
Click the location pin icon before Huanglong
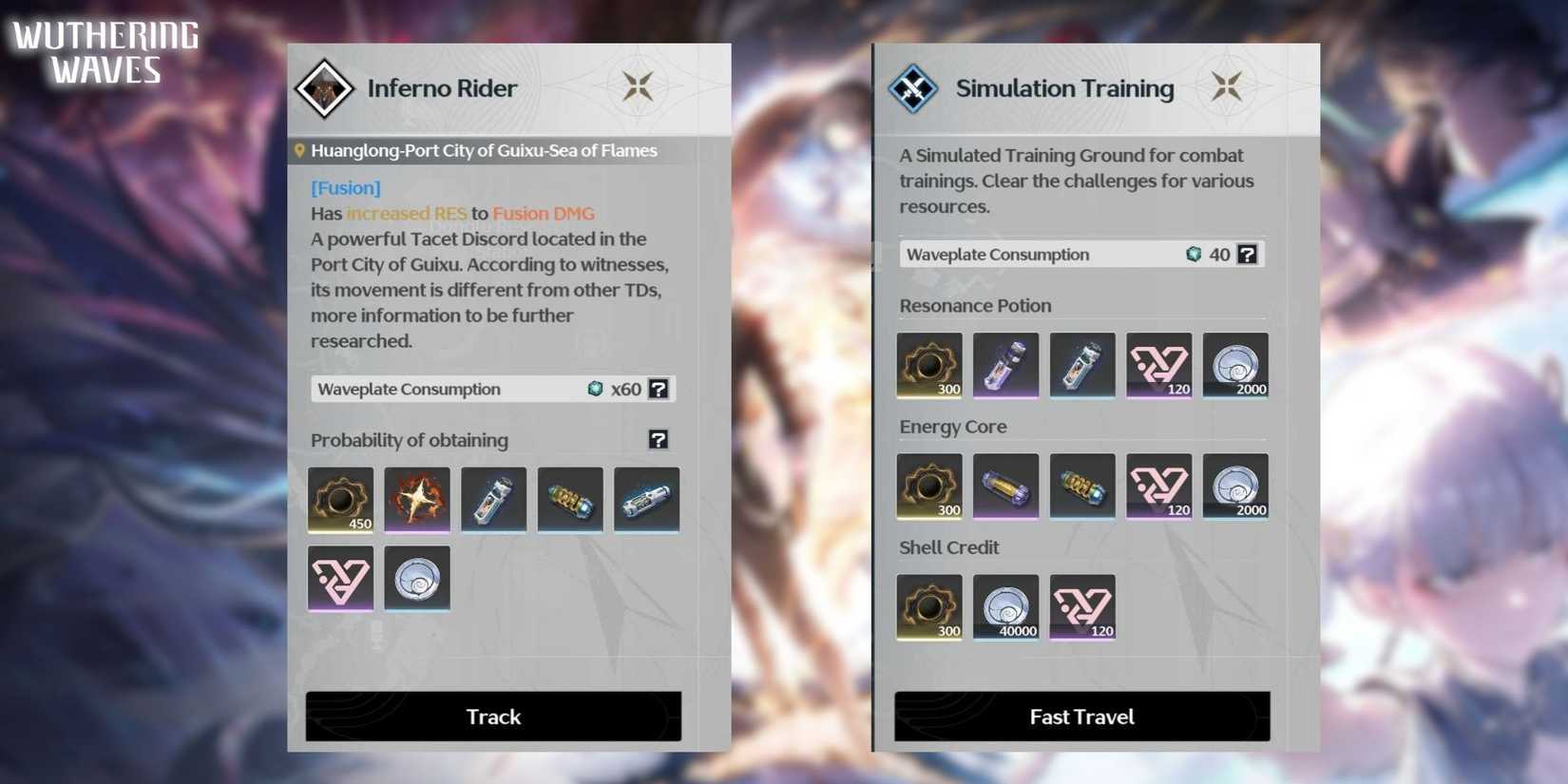(x=299, y=150)
